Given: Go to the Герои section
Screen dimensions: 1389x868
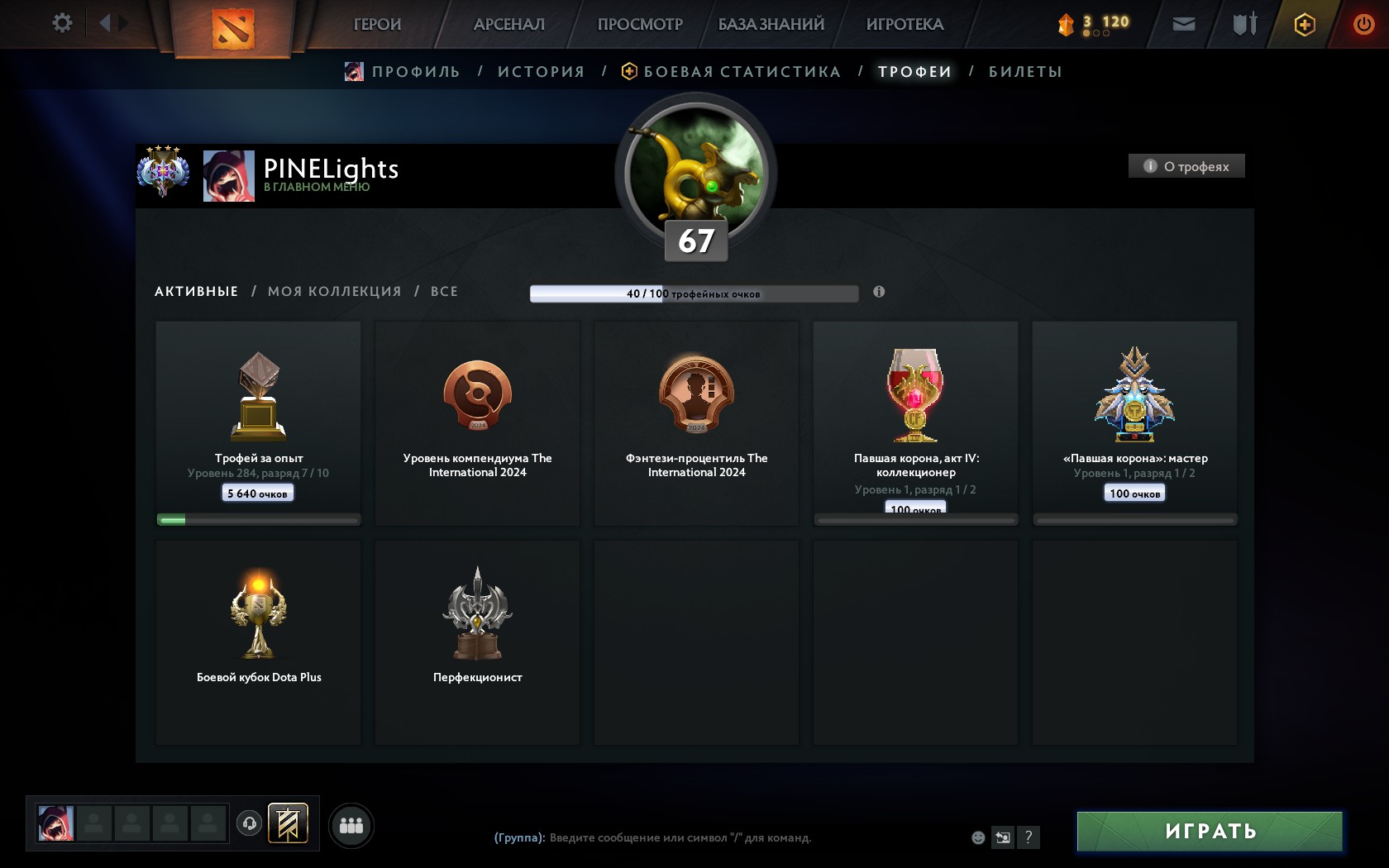Looking at the screenshot, I should (x=377, y=25).
